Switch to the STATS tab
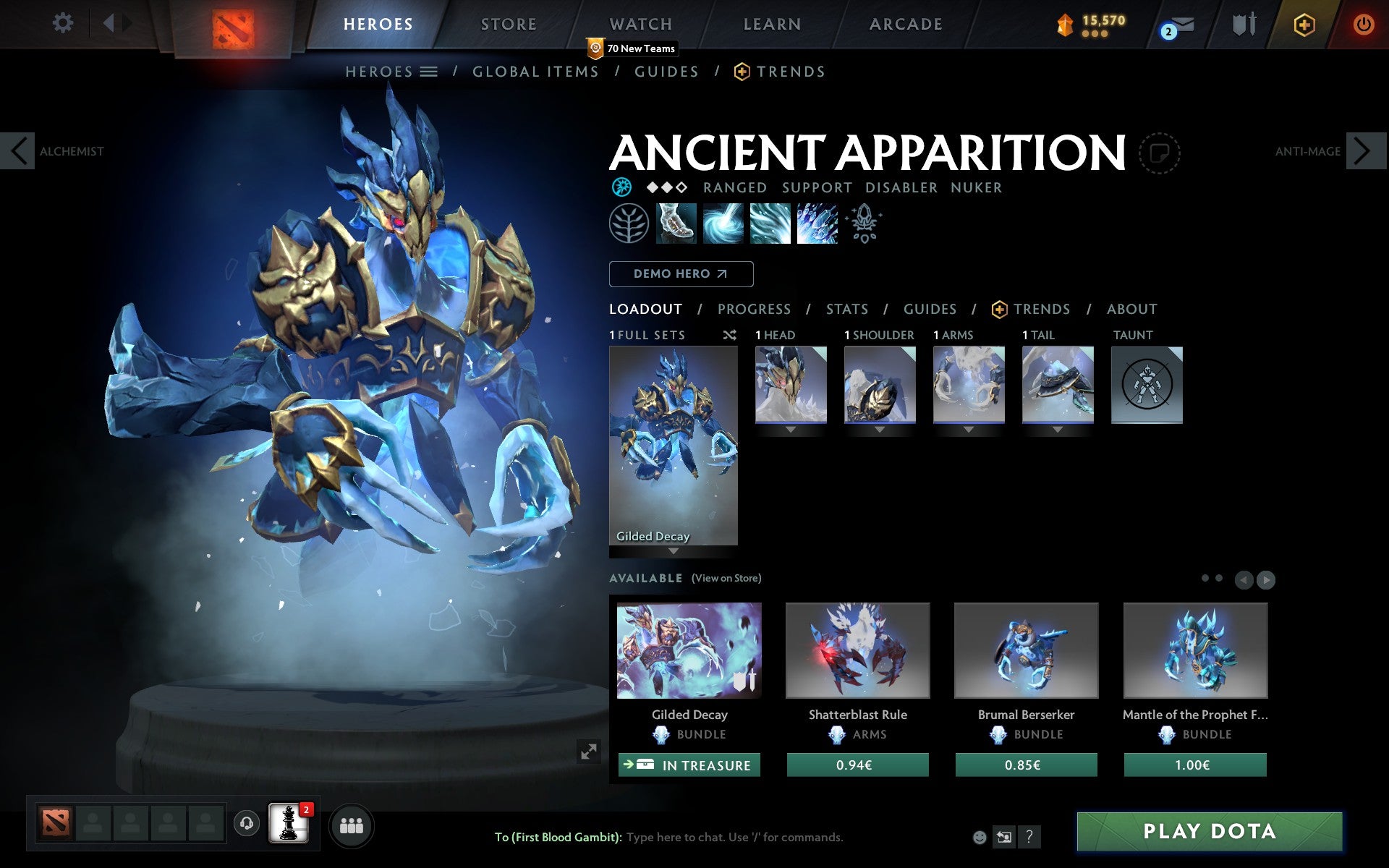This screenshot has height=868, width=1389. (x=846, y=310)
